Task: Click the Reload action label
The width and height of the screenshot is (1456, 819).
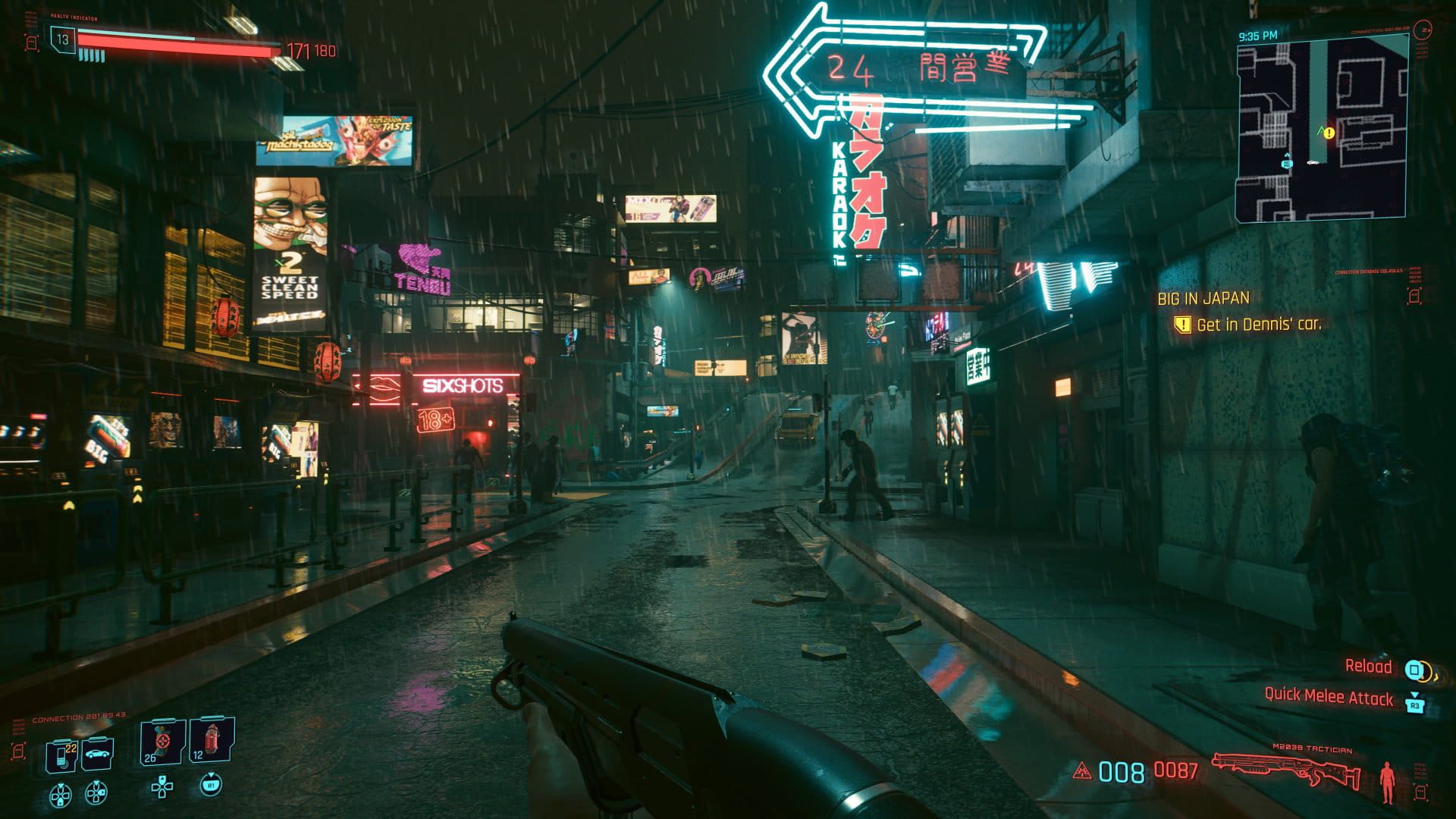Action: click(x=1368, y=666)
